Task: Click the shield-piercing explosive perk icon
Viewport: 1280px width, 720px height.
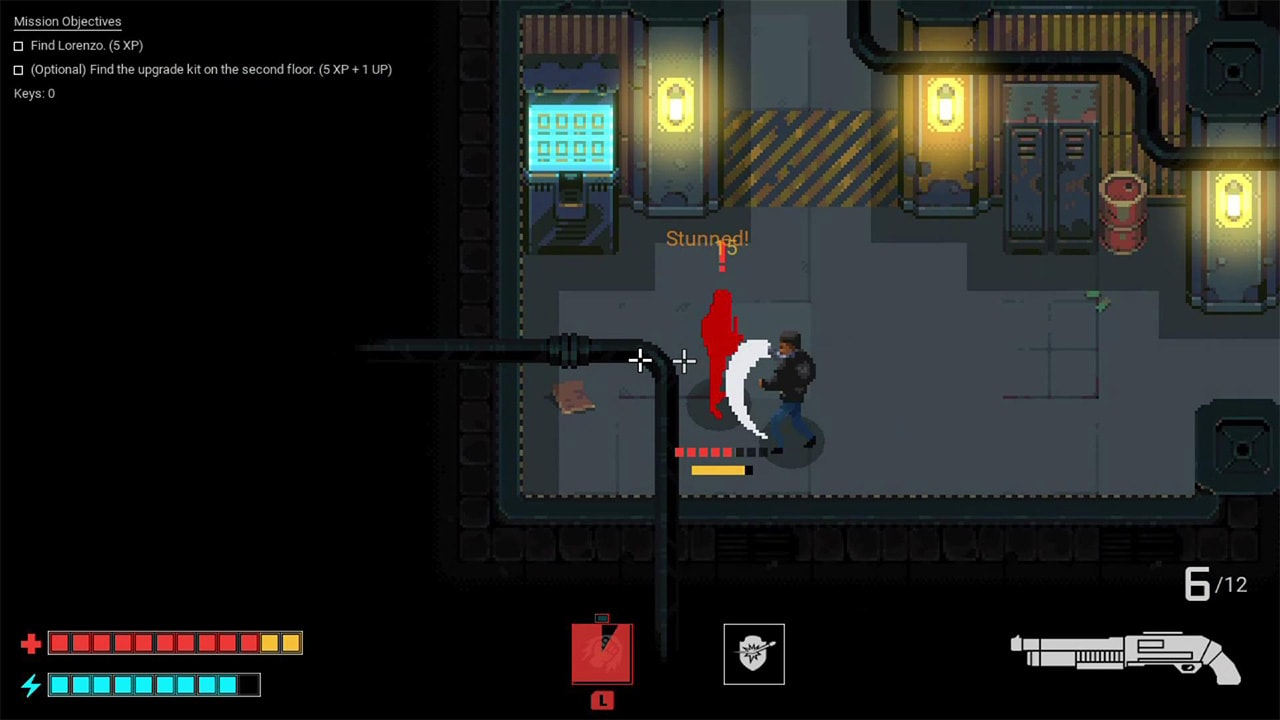Action: 754,654
